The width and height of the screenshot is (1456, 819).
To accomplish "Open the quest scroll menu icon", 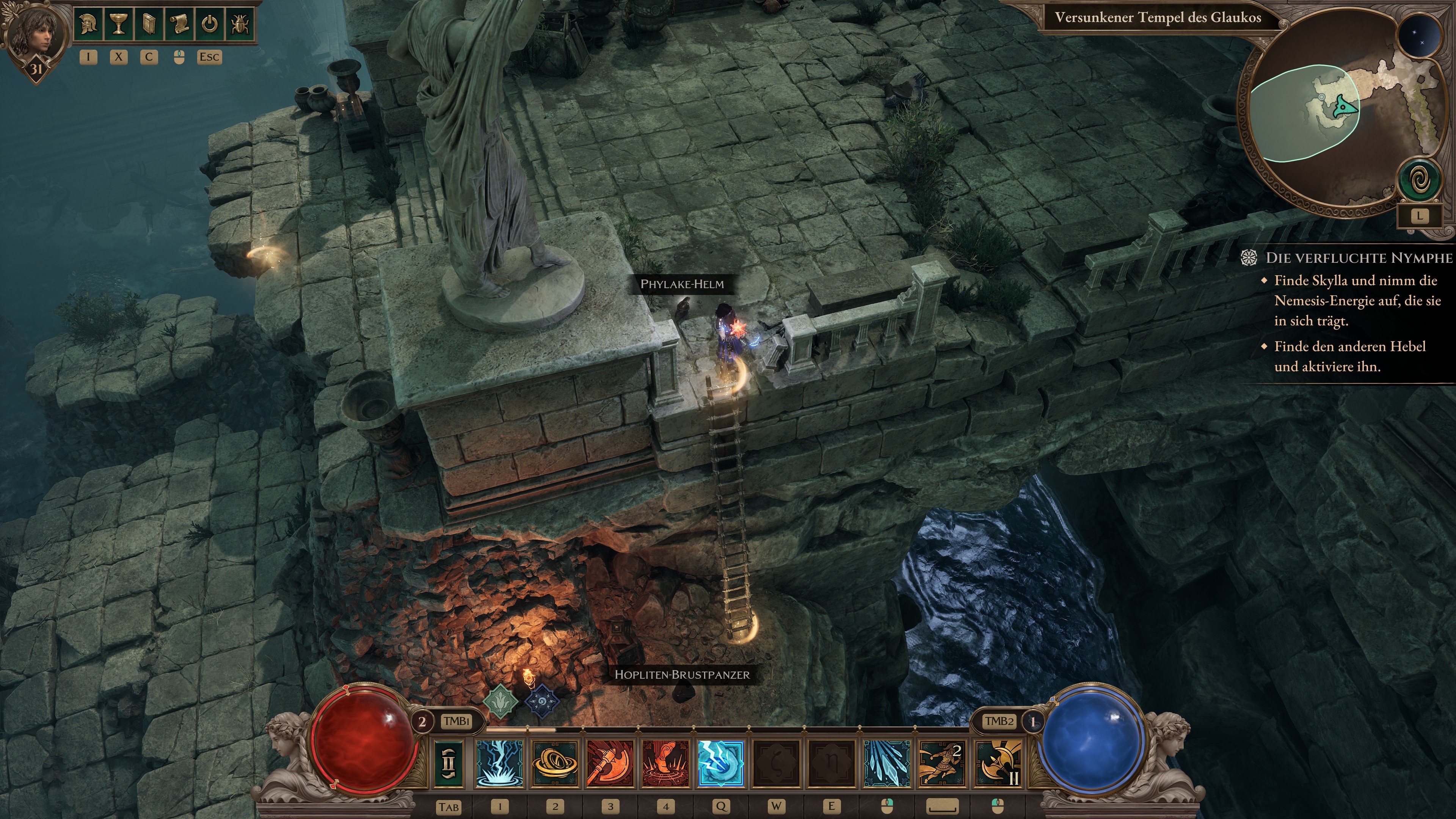I will [179, 24].
